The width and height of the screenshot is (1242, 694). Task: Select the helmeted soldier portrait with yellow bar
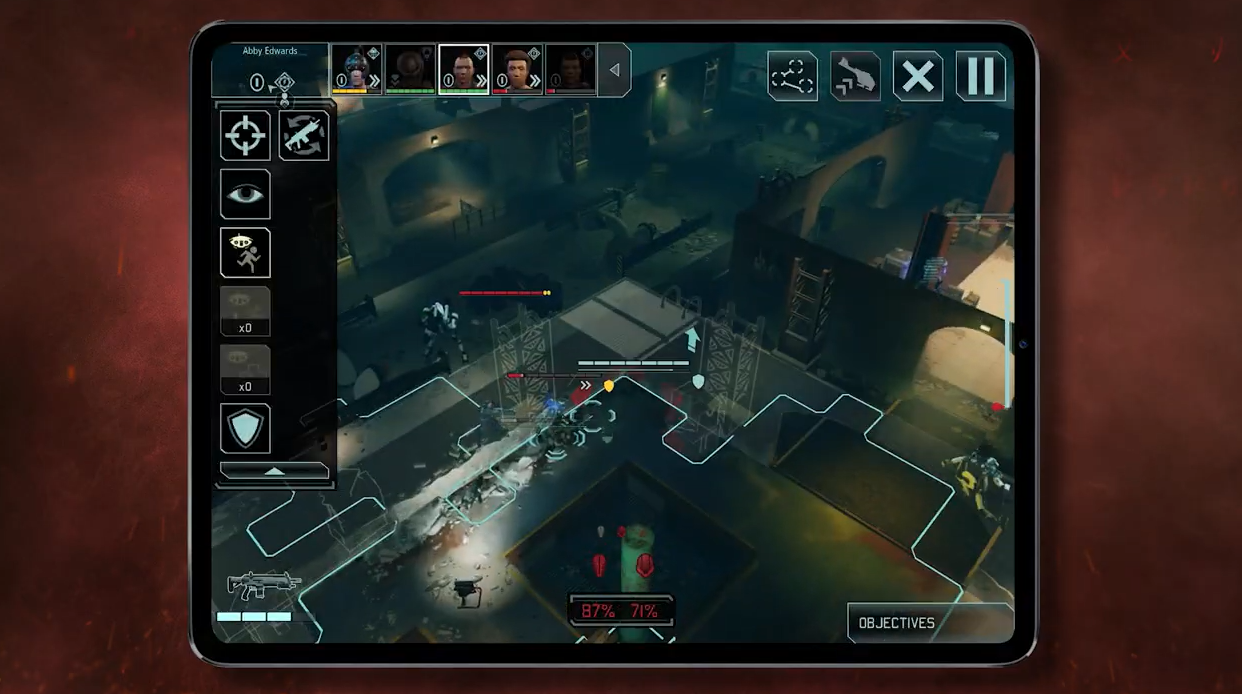point(357,69)
